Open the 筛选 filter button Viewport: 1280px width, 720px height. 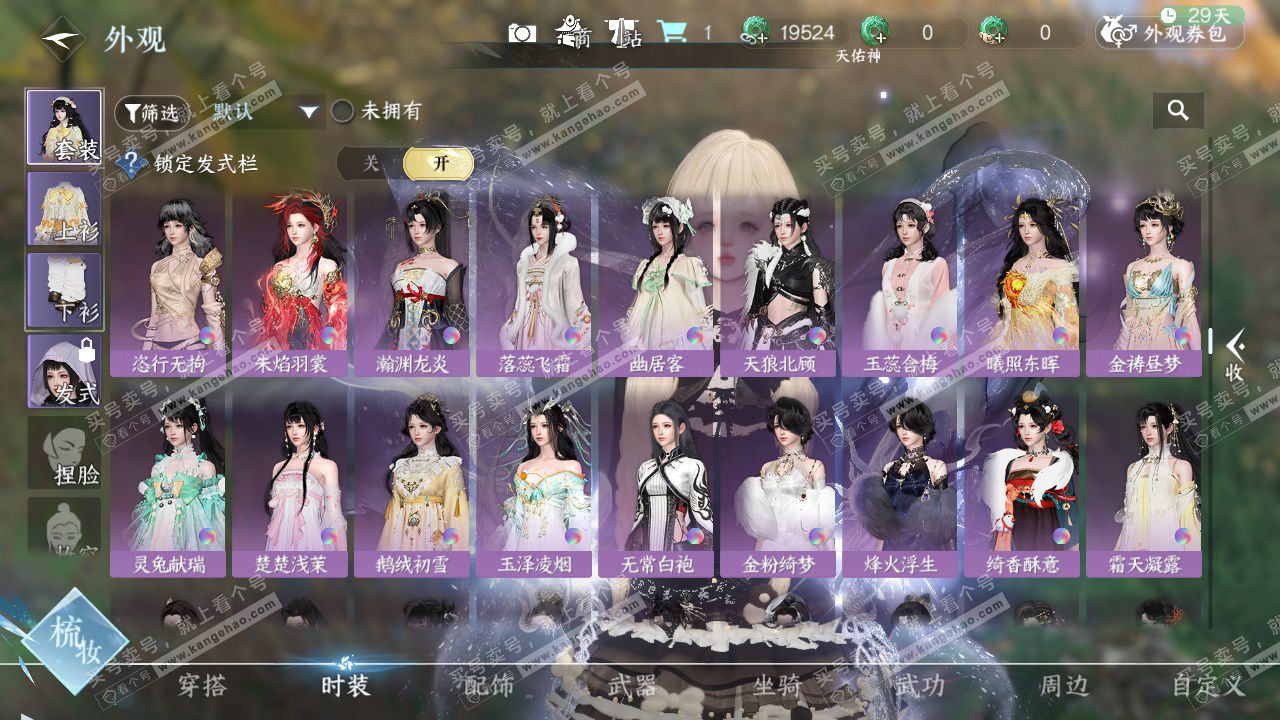pyautogui.click(x=151, y=113)
